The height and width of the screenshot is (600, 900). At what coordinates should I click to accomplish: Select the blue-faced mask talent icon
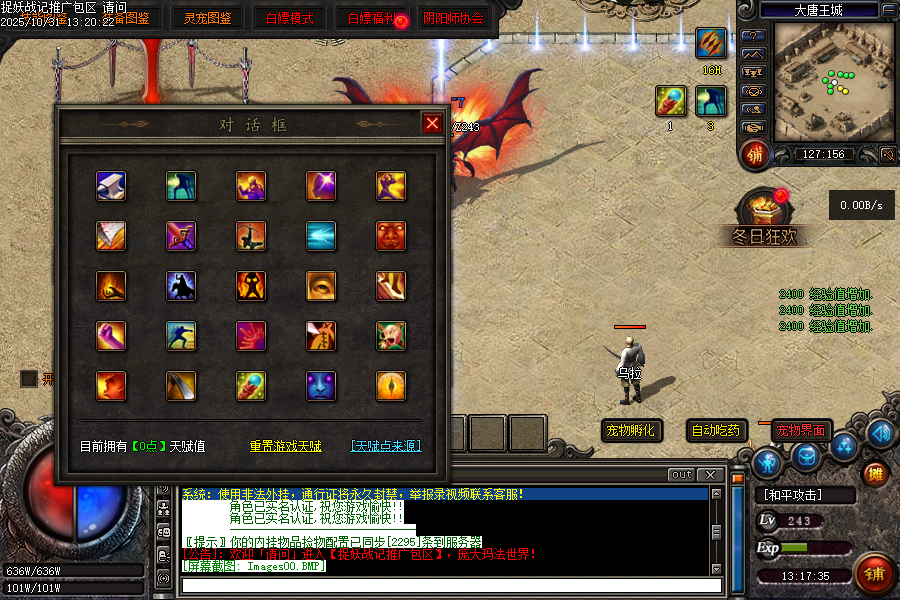point(321,386)
